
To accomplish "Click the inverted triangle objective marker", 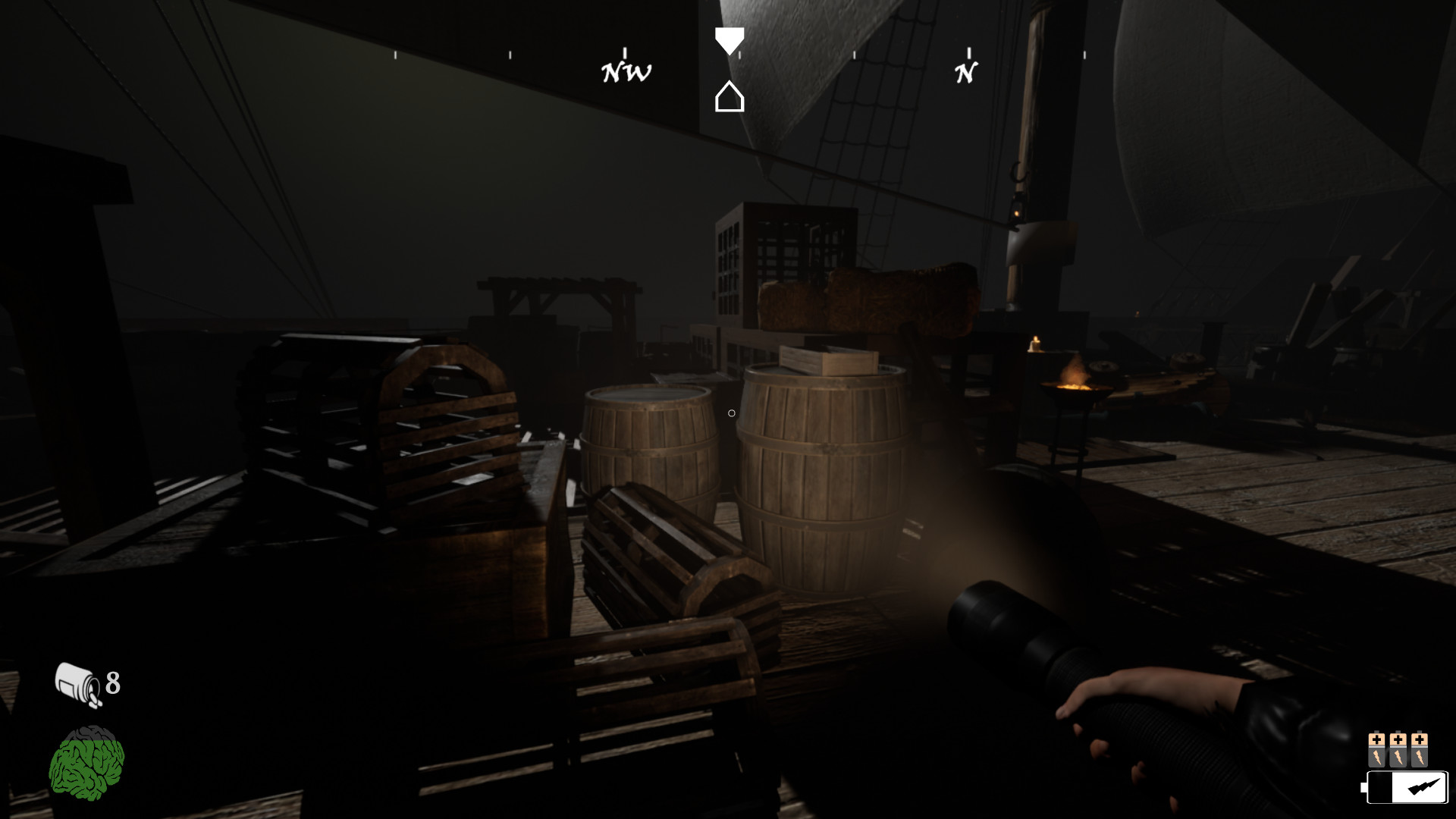I will [730, 39].
